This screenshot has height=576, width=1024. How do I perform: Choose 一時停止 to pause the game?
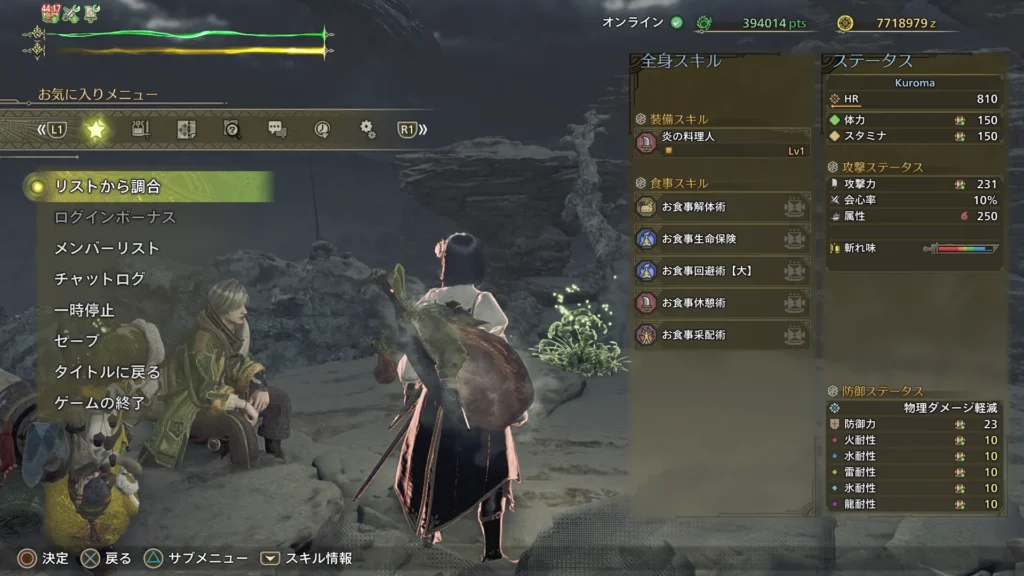click(x=84, y=310)
